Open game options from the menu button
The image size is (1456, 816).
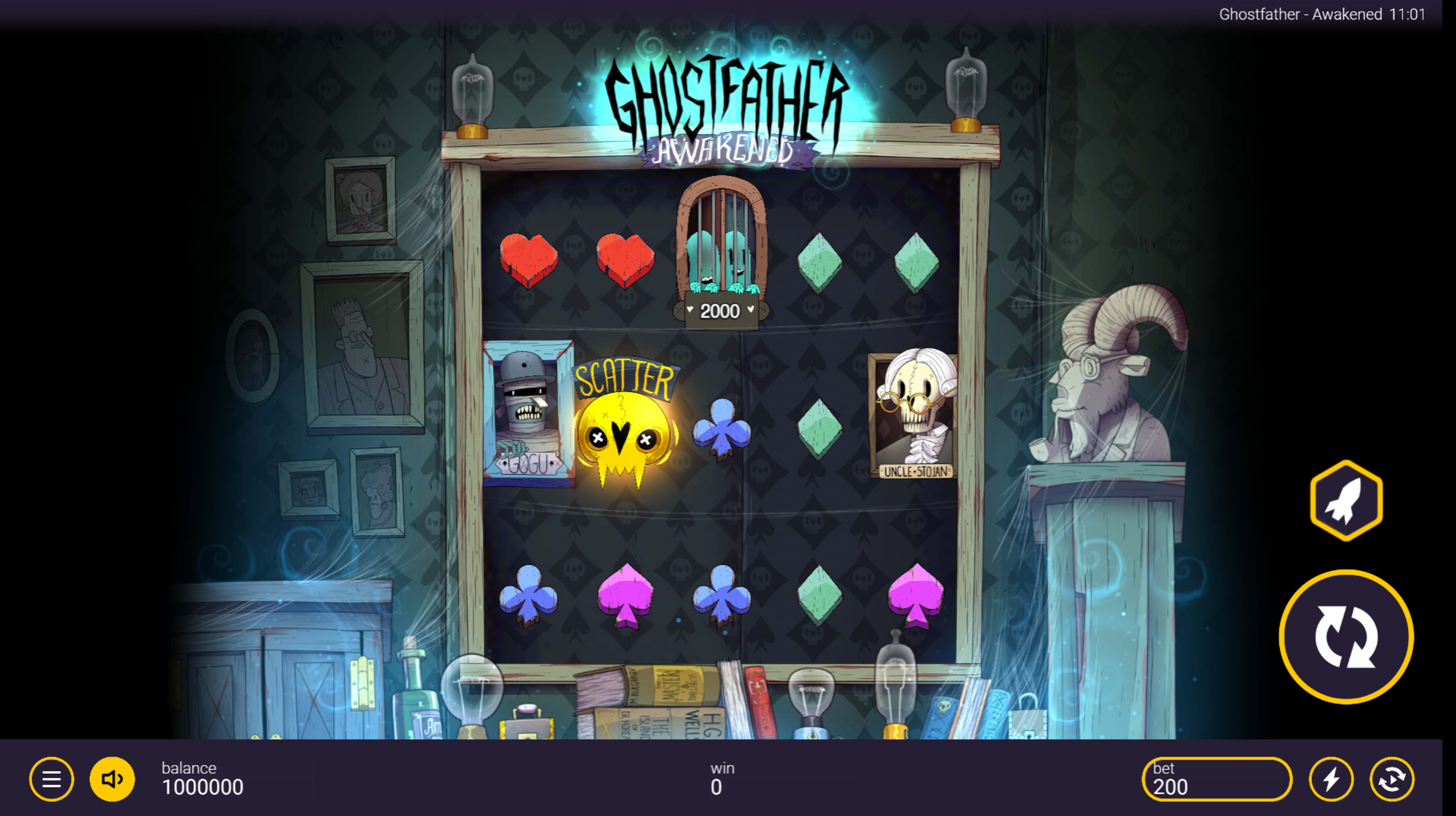(x=52, y=780)
